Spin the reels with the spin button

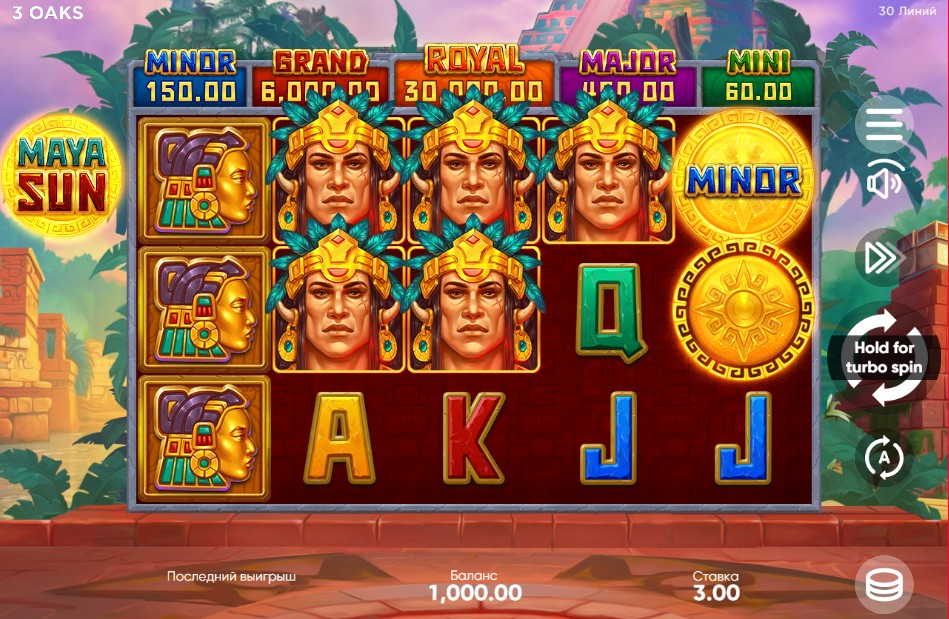pos(884,358)
